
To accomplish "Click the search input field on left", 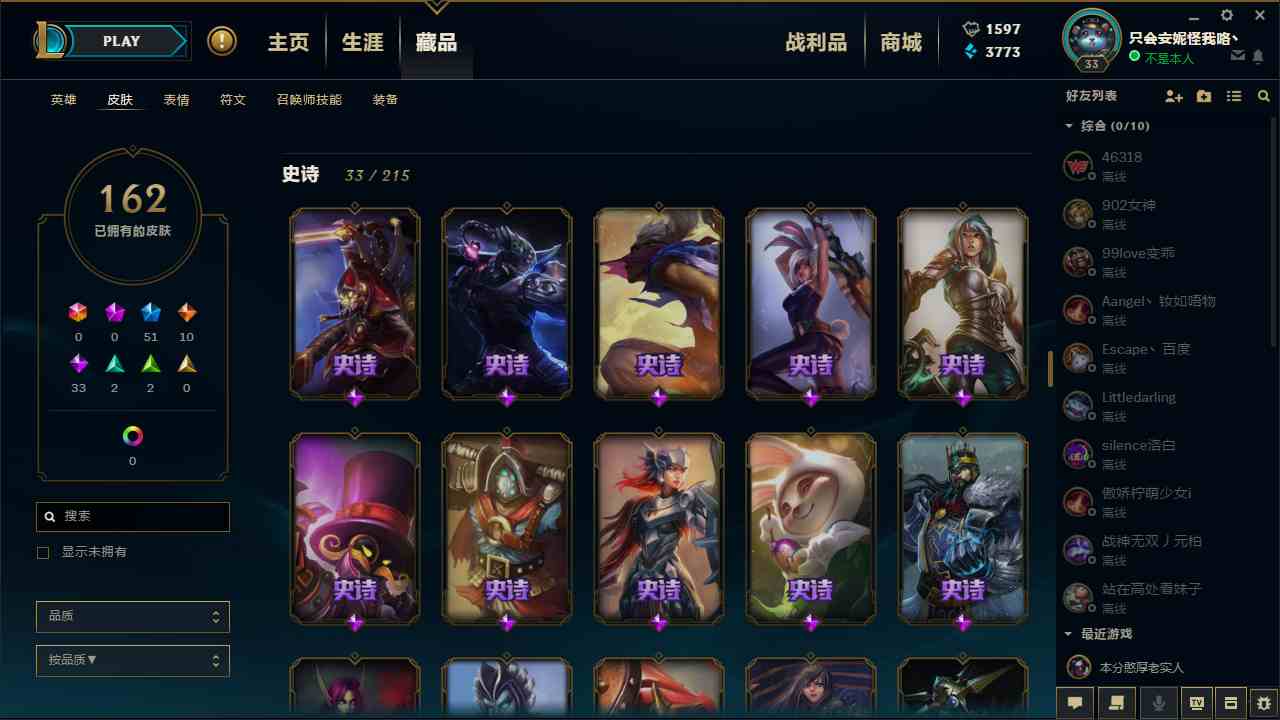I will pos(133,516).
